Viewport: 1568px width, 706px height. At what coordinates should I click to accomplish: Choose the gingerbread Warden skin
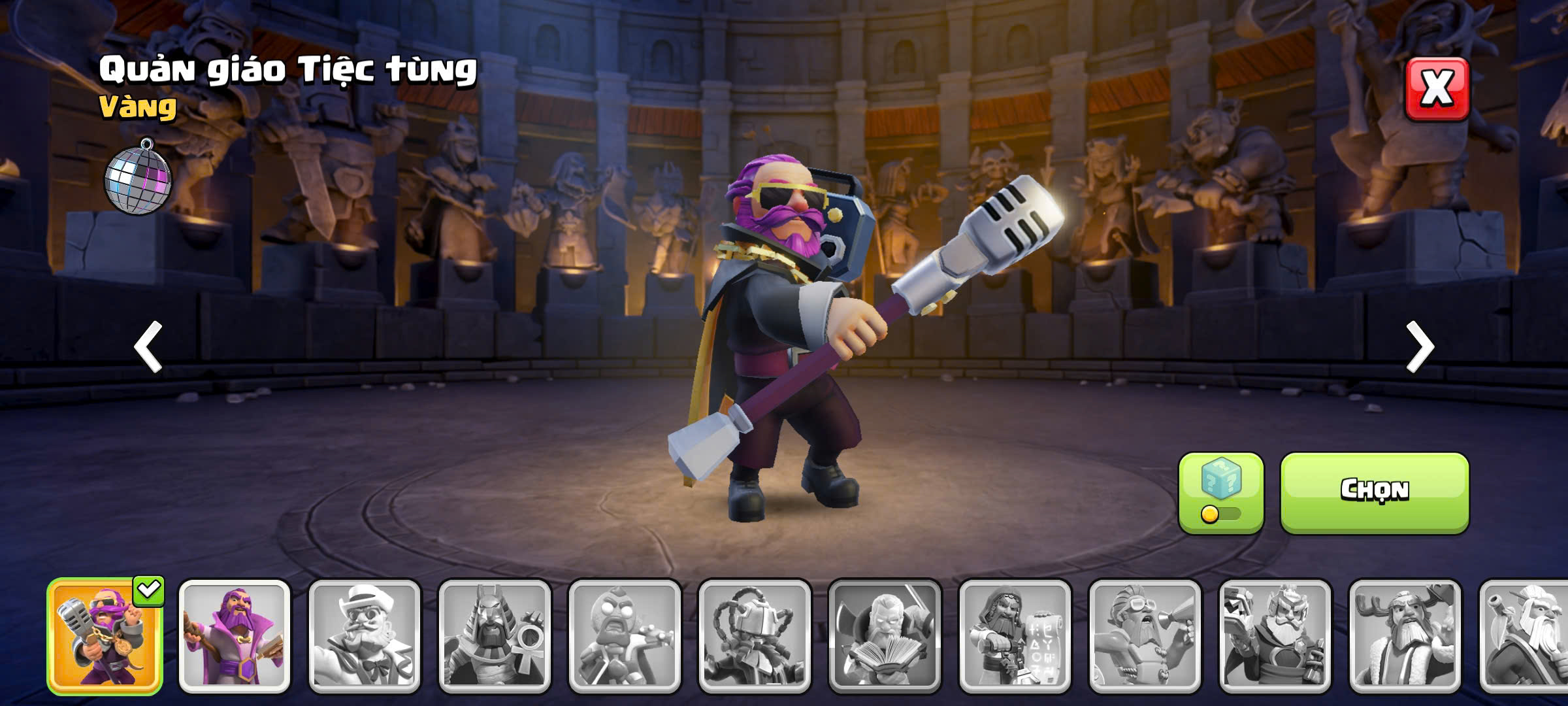(x=624, y=636)
